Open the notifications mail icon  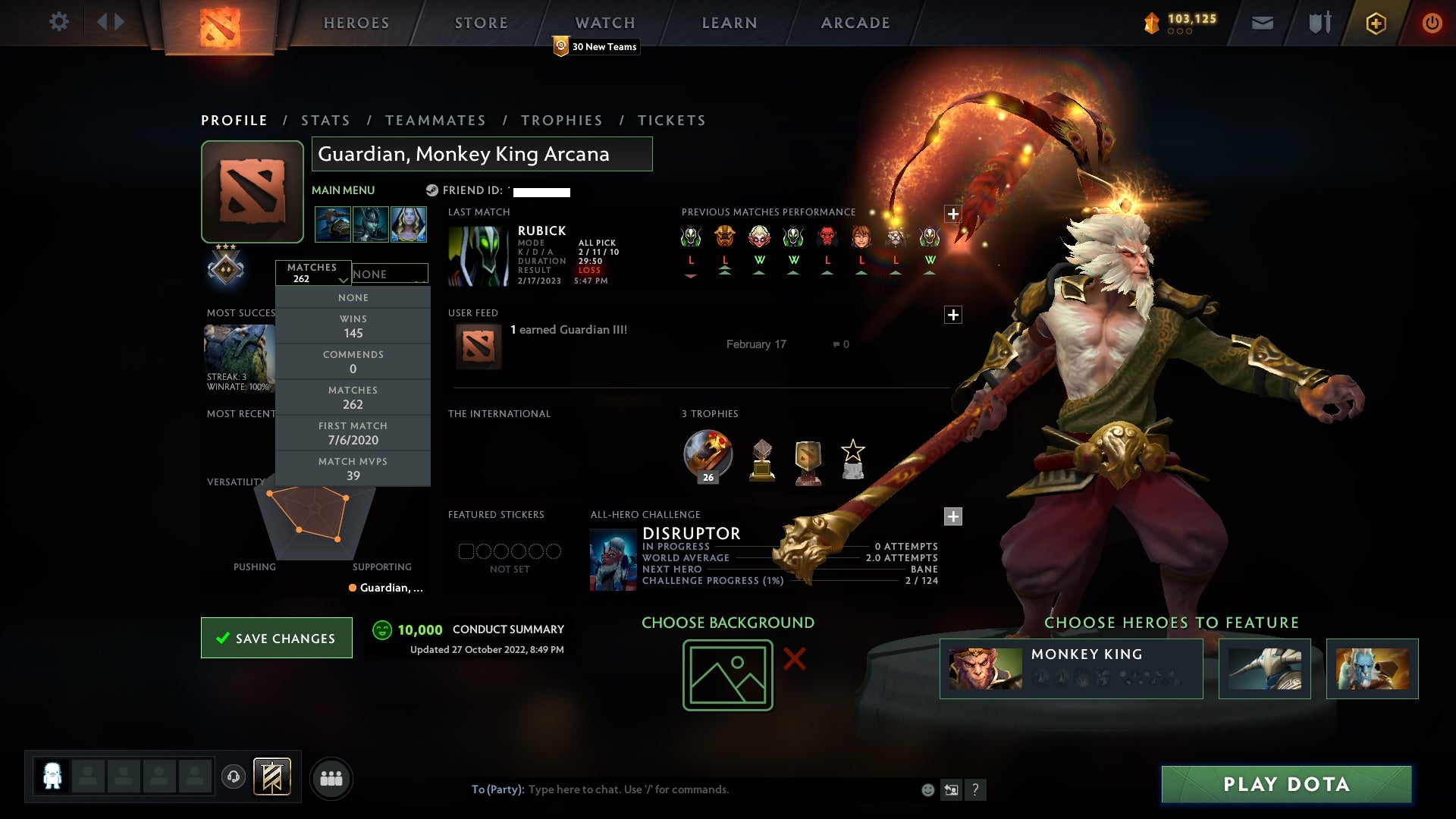(1262, 22)
